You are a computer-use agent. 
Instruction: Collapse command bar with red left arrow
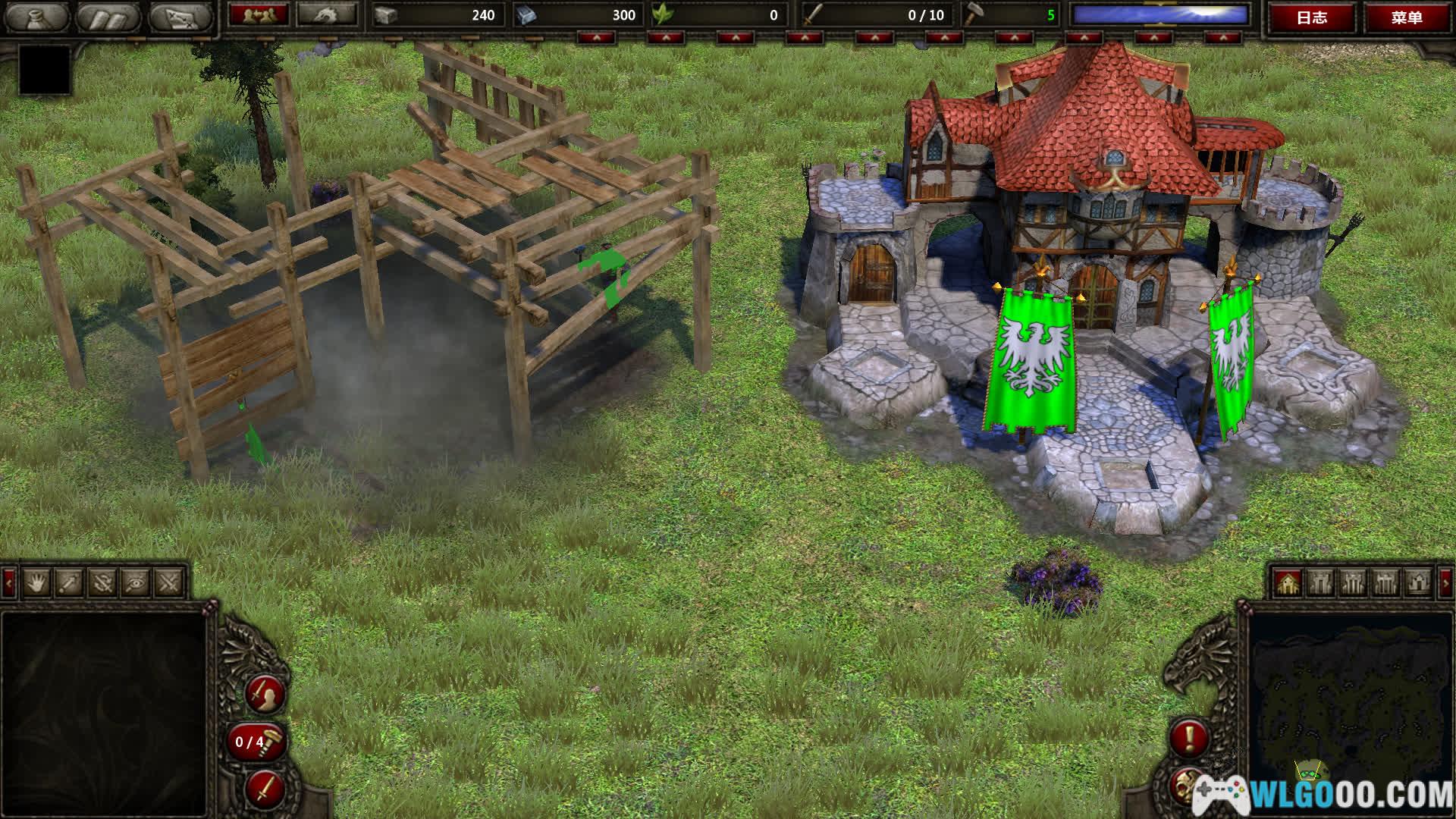coord(9,582)
